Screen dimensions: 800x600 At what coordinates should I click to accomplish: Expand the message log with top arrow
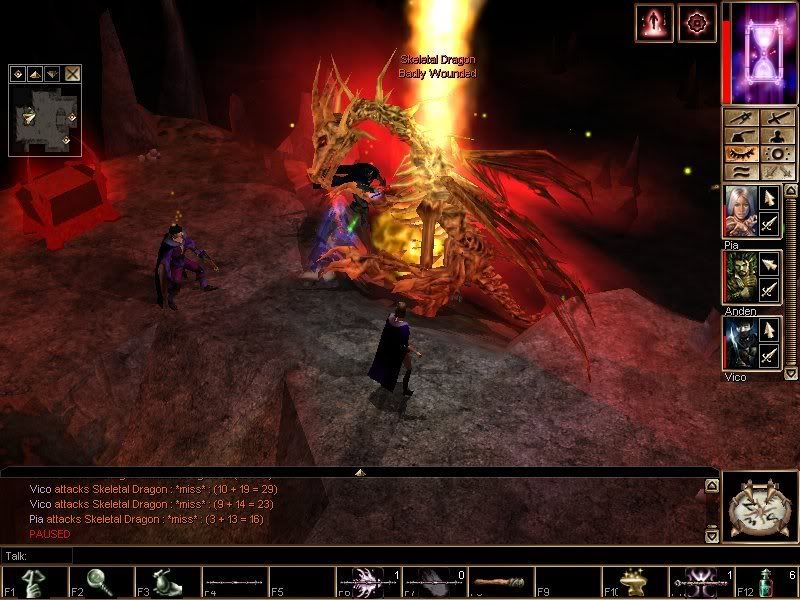point(360,471)
